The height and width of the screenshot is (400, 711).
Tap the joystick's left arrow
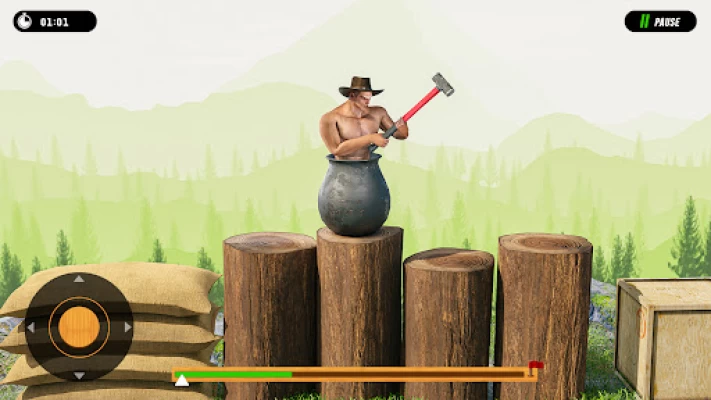click(x=31, y=327)
